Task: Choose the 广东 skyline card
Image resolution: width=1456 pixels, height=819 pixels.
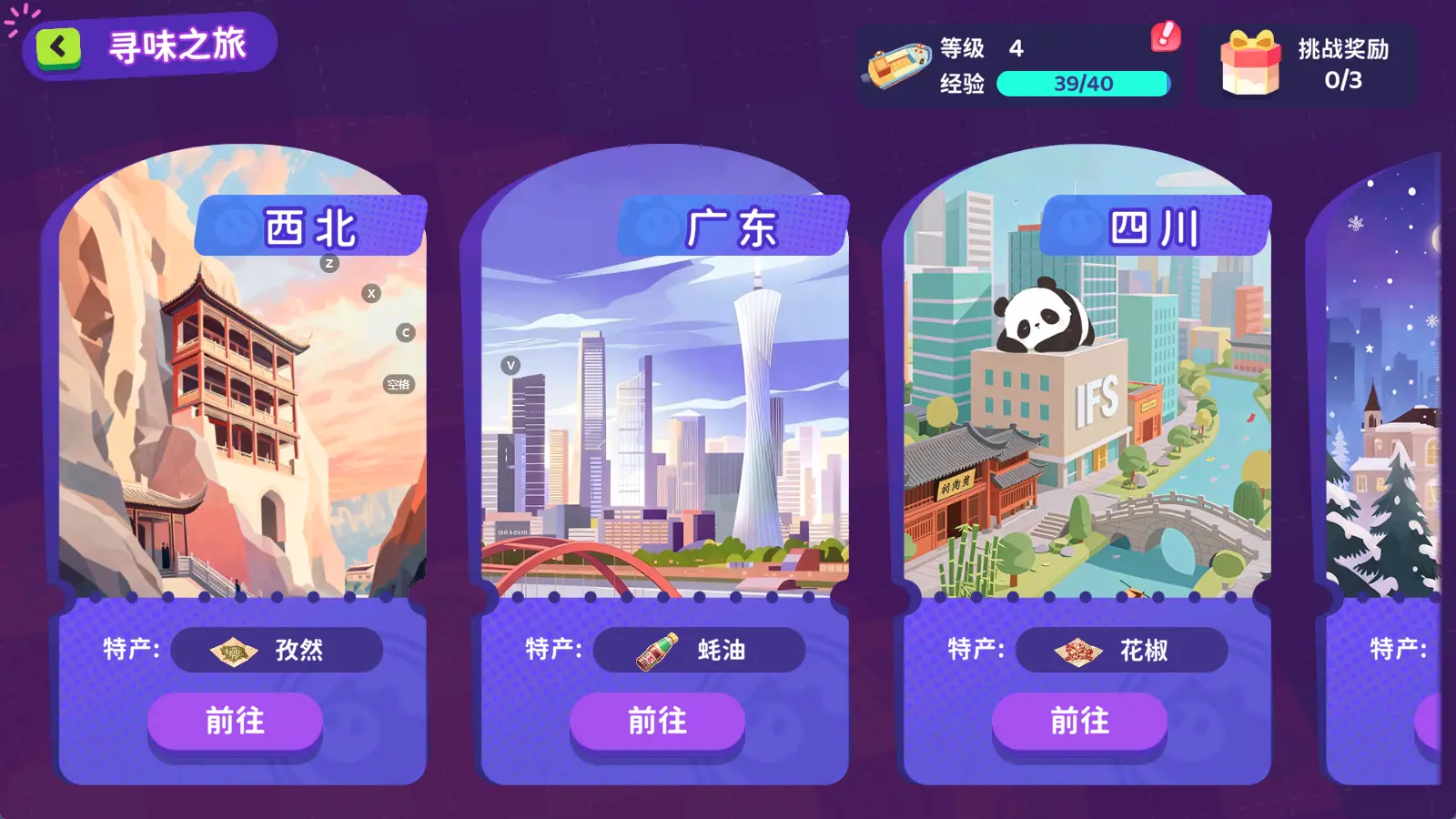Action: point(664,409)
